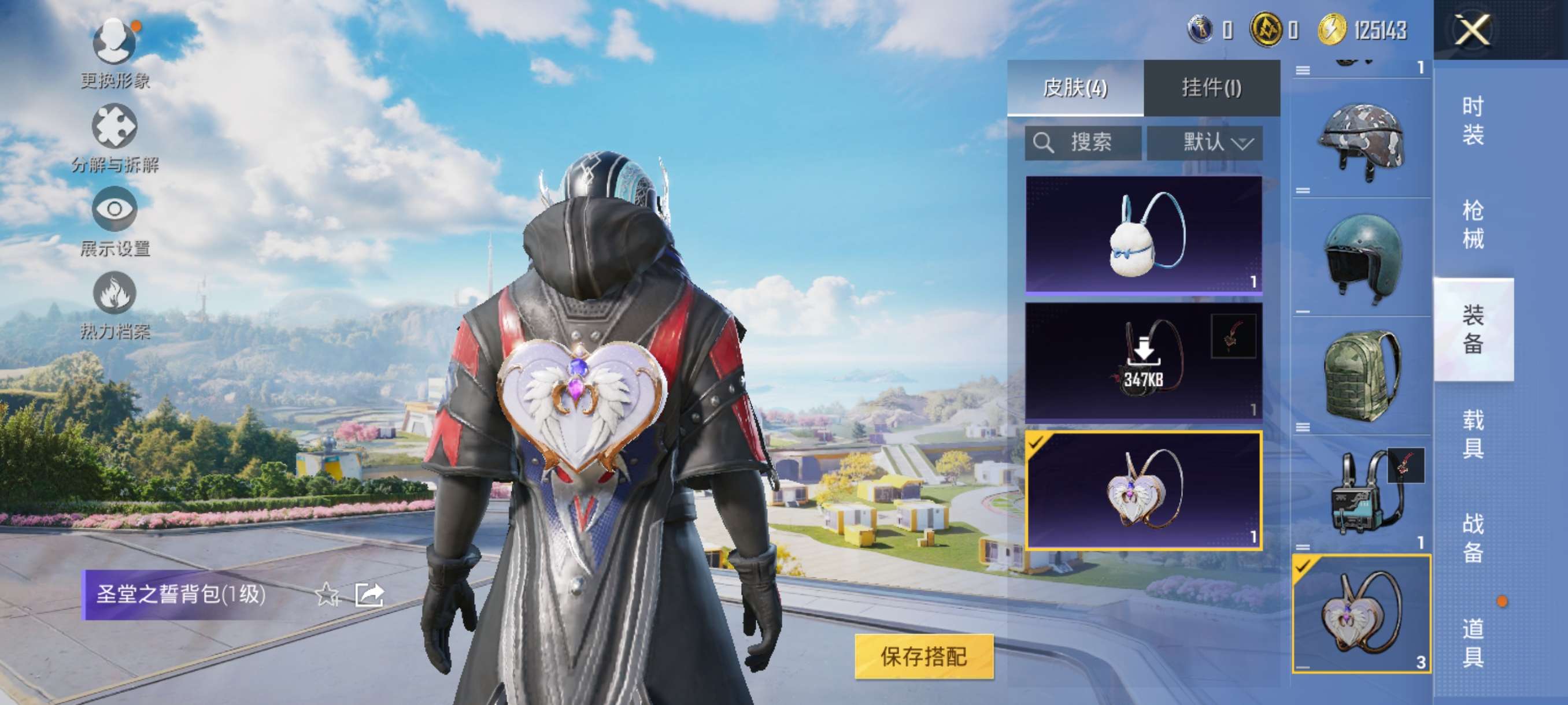Choose the green camo backpack slot
This screenshot has width=1568, height=705.
coord(1361,375)
